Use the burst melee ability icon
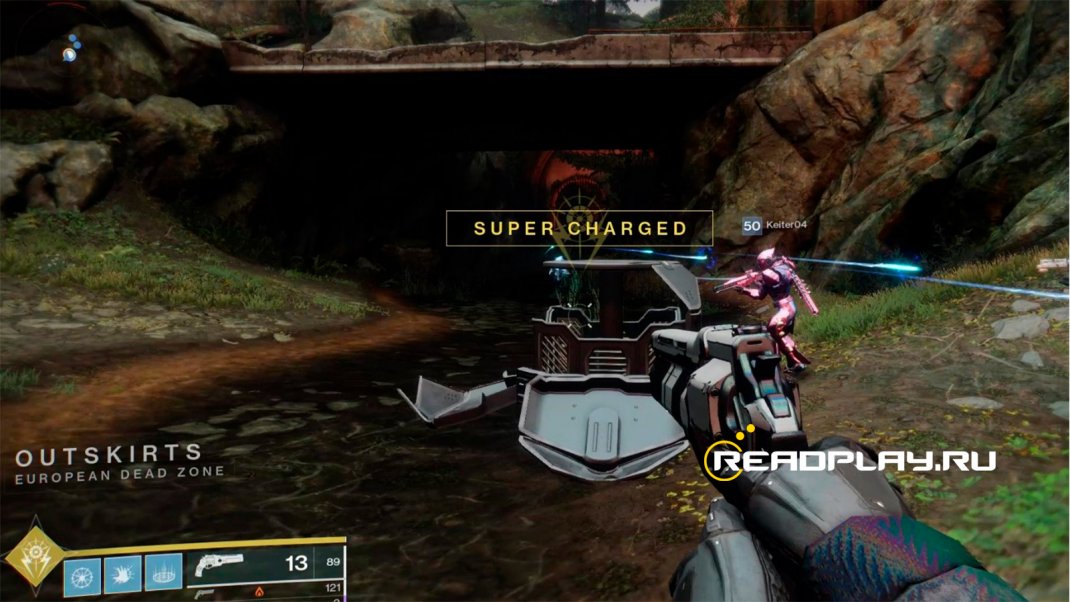 [122, 576]
